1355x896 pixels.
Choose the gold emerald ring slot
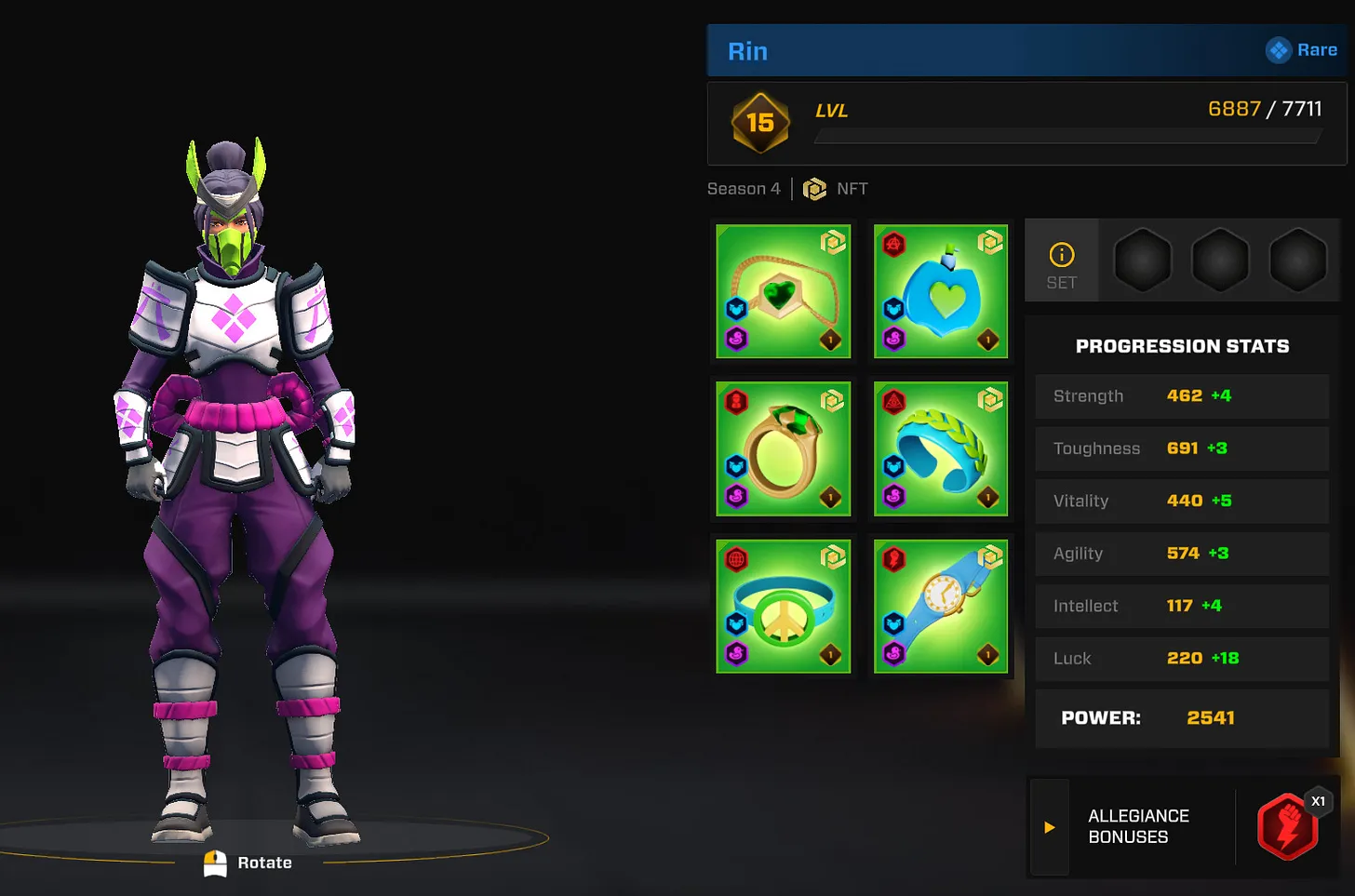point(783,448)
